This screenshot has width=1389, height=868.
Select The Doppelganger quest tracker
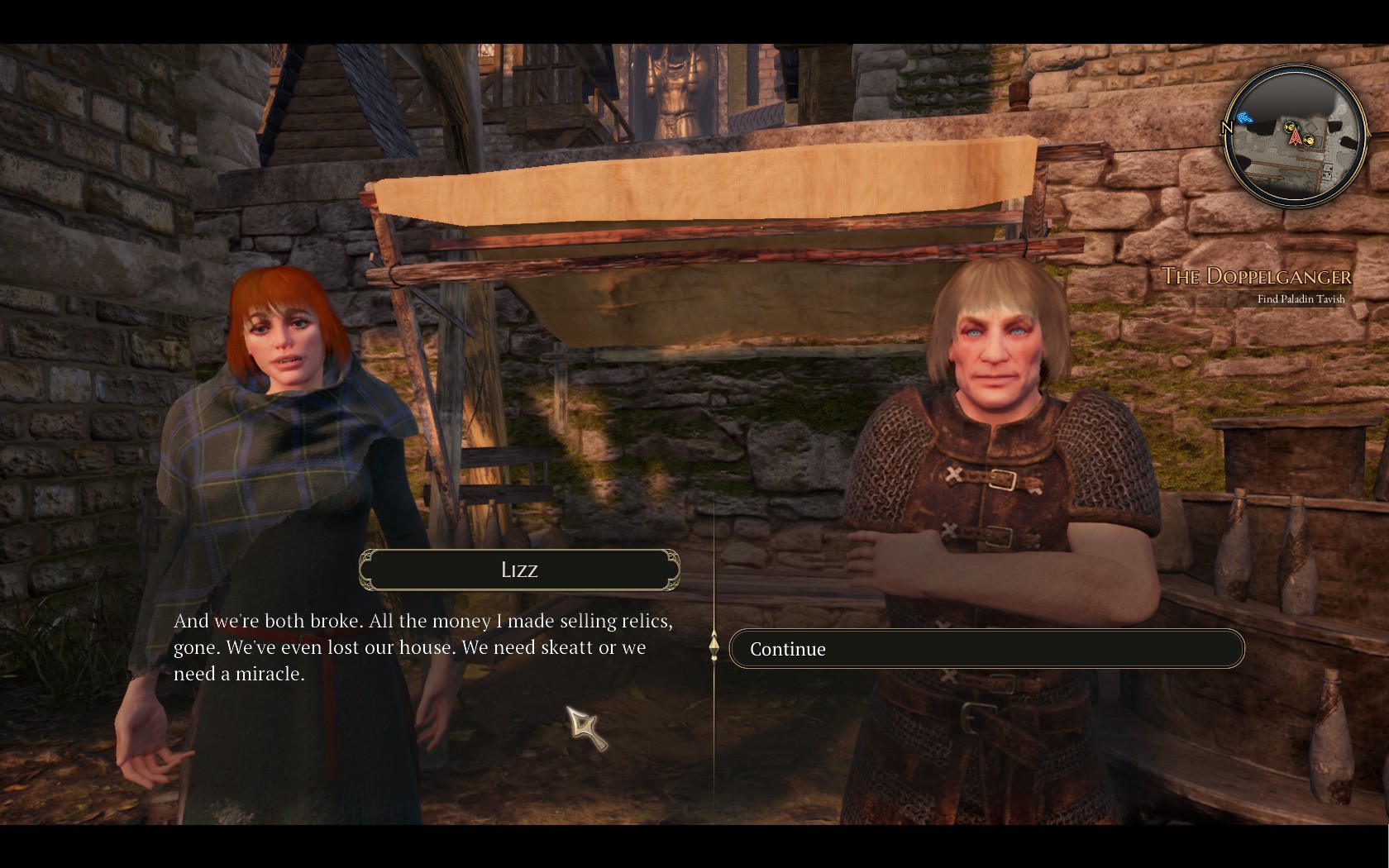click(1257, 276)
